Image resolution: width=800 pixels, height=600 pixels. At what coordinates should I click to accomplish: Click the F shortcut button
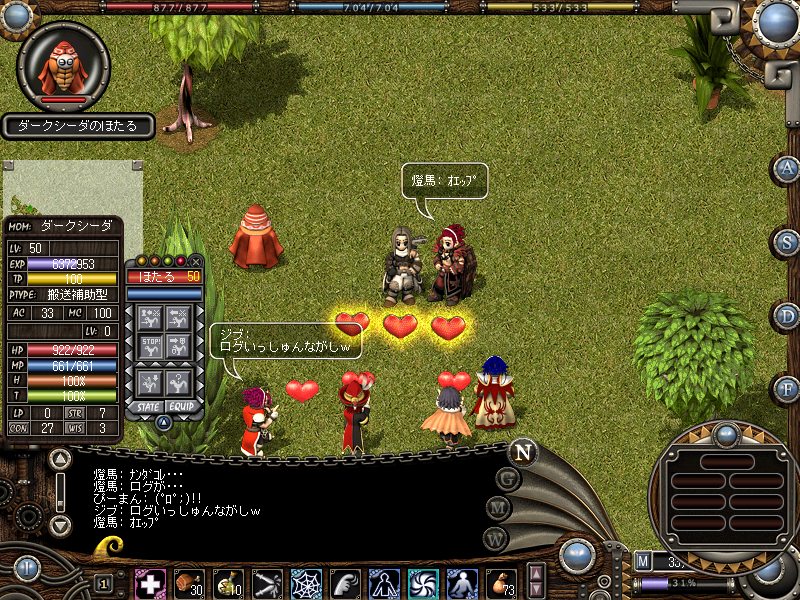click(787, 389)
